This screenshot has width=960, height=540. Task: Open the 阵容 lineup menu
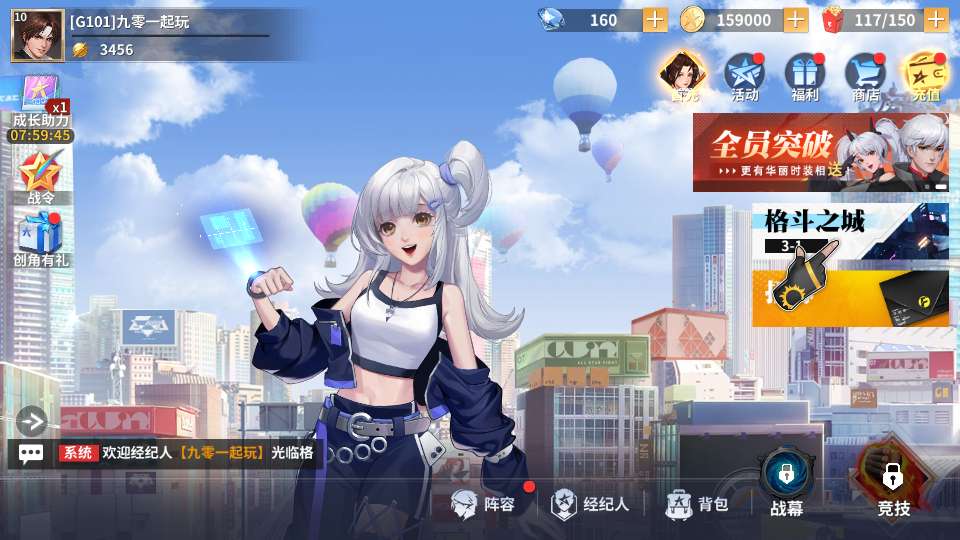point(485,504)
